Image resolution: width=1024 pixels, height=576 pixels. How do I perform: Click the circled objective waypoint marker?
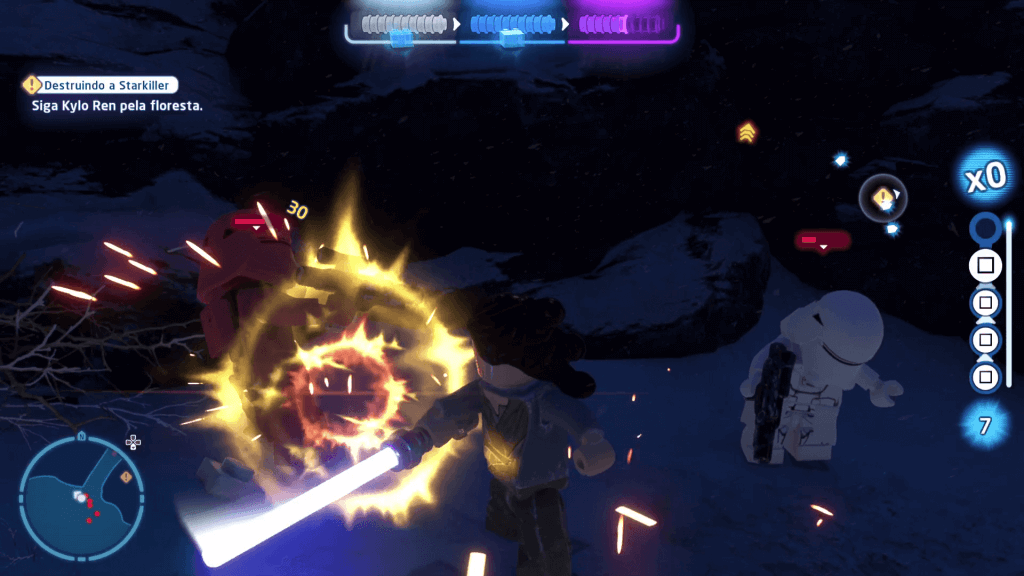coord(883,199)
